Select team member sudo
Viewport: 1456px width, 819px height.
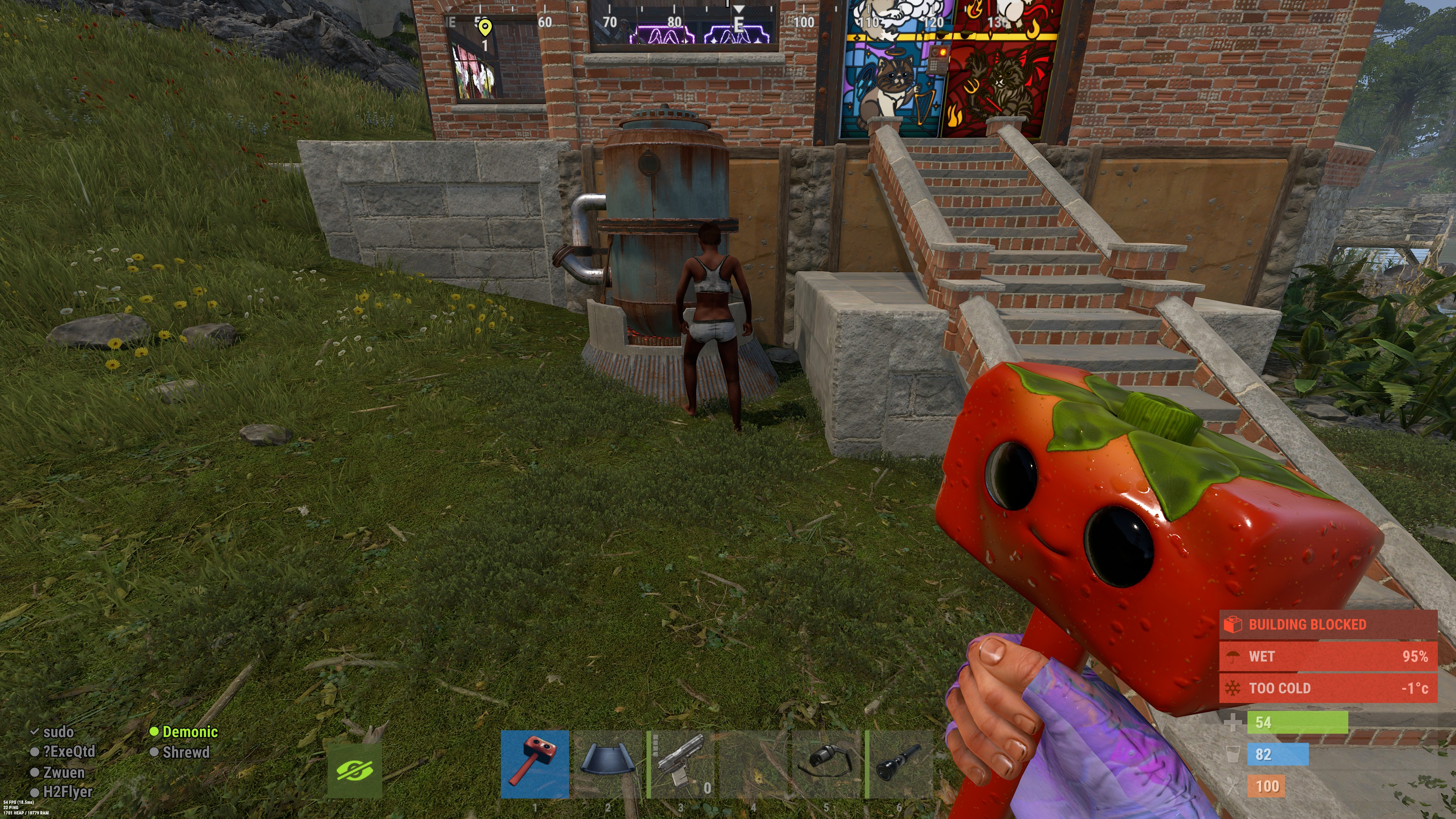coord(58,732)
